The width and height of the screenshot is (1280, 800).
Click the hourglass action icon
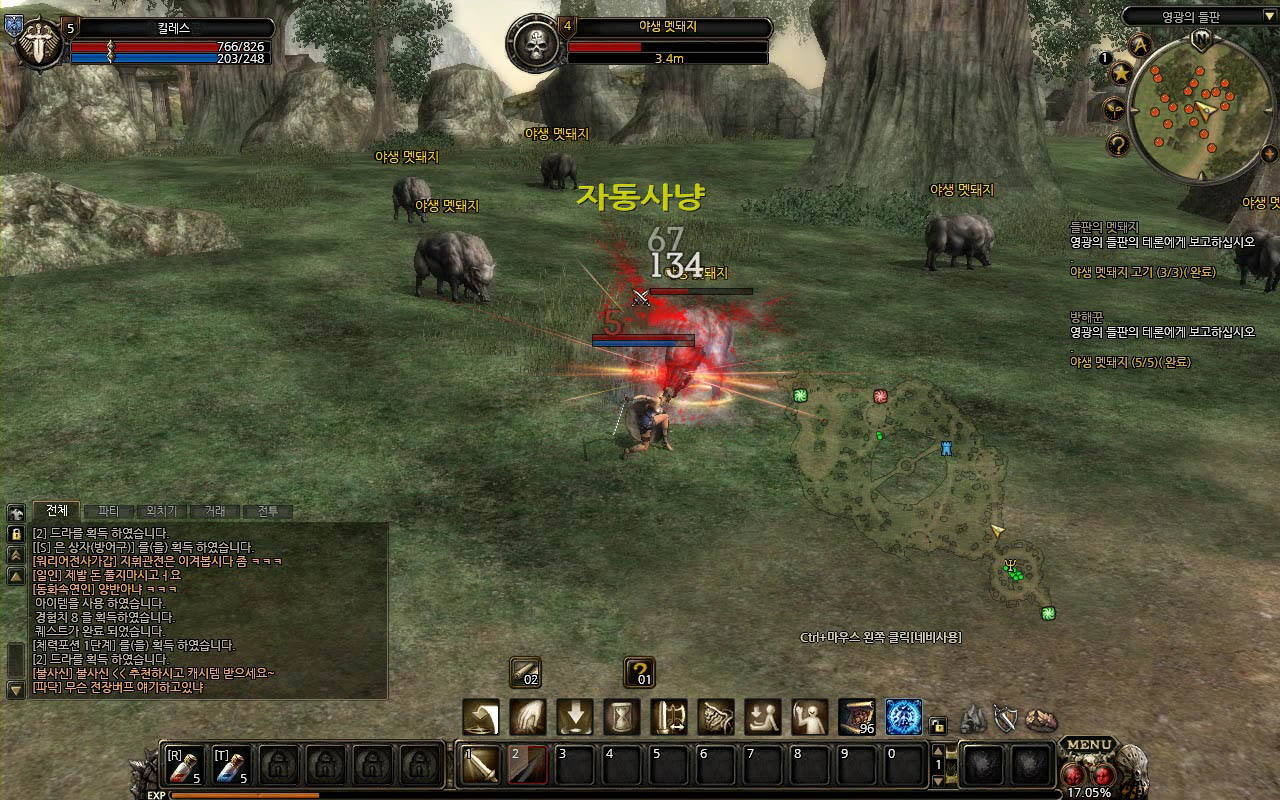pyautogui.click(x=622, y=717)
